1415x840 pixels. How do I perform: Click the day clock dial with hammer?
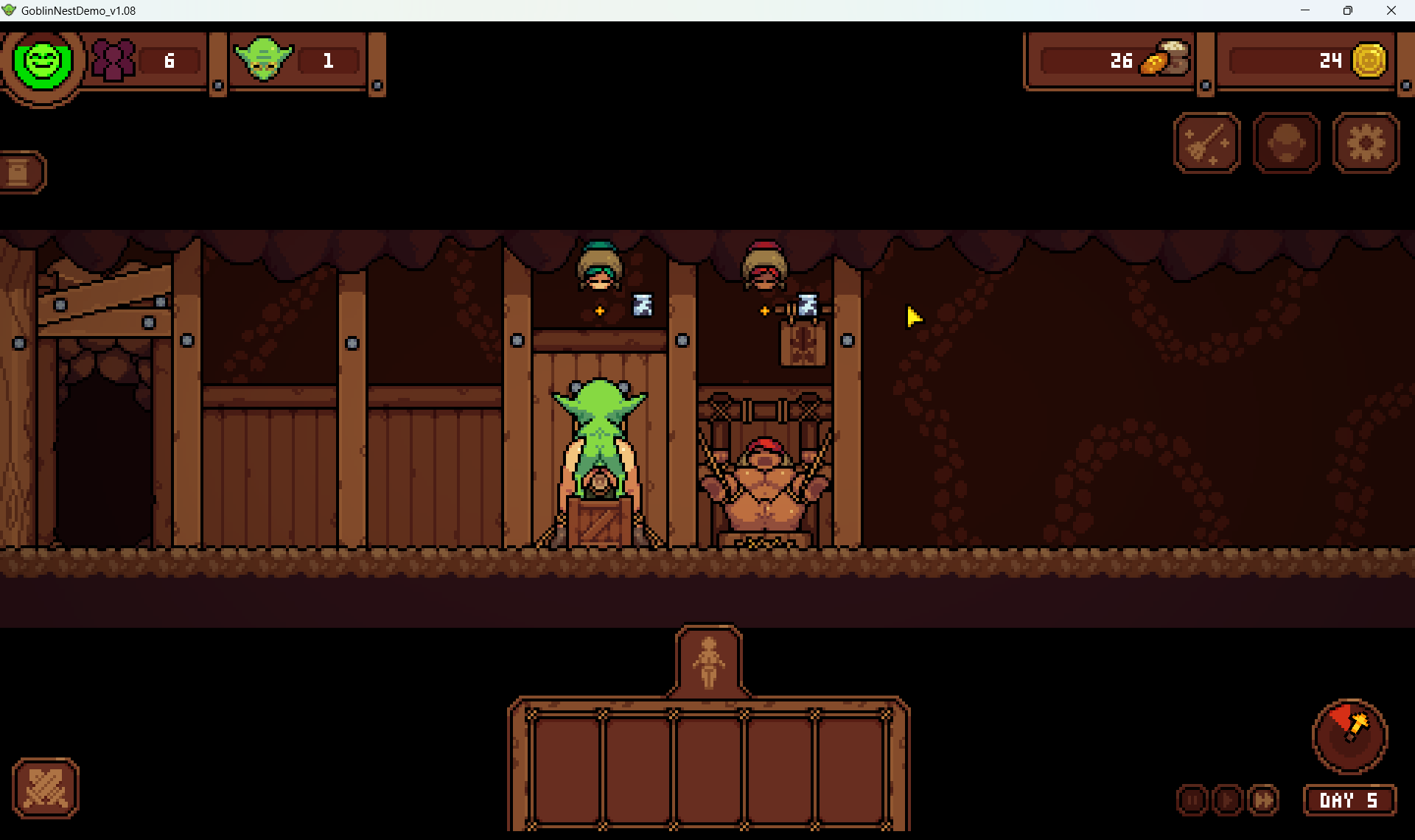coord(1349,735)
